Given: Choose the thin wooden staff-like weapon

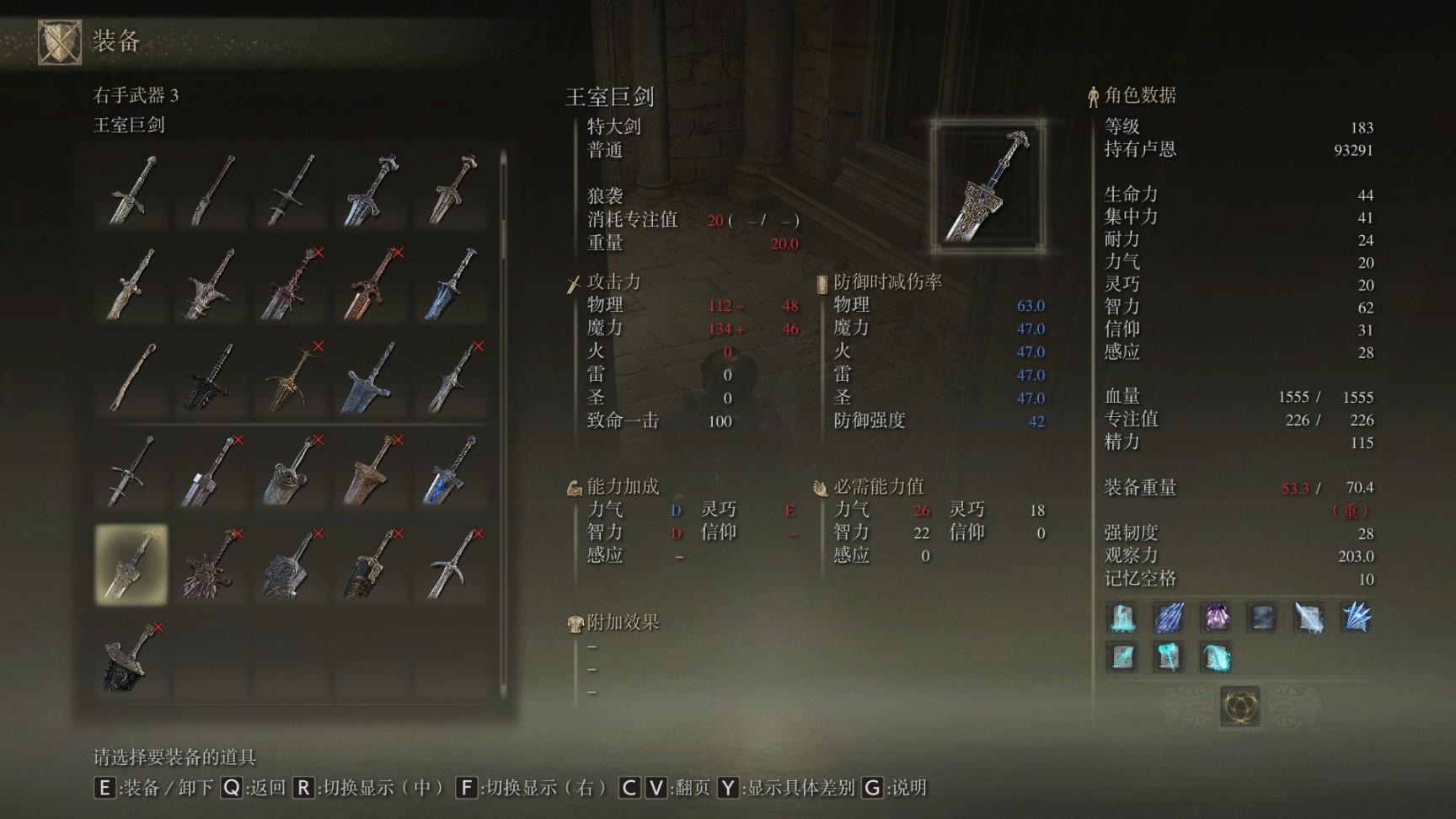Looking at the screenshot, I should click(x=131, y=378).
